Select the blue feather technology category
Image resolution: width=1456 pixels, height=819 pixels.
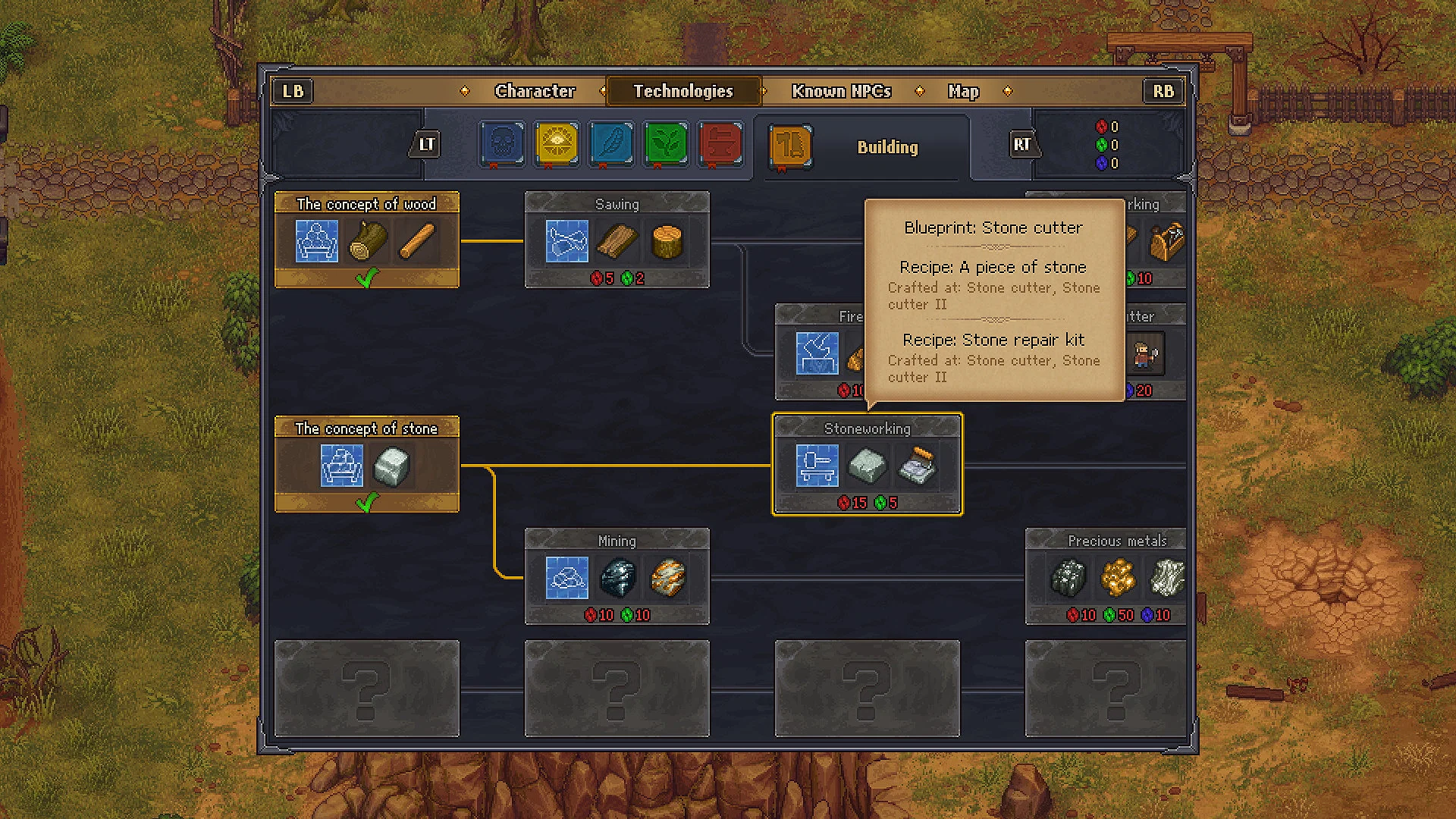point(610,144)
